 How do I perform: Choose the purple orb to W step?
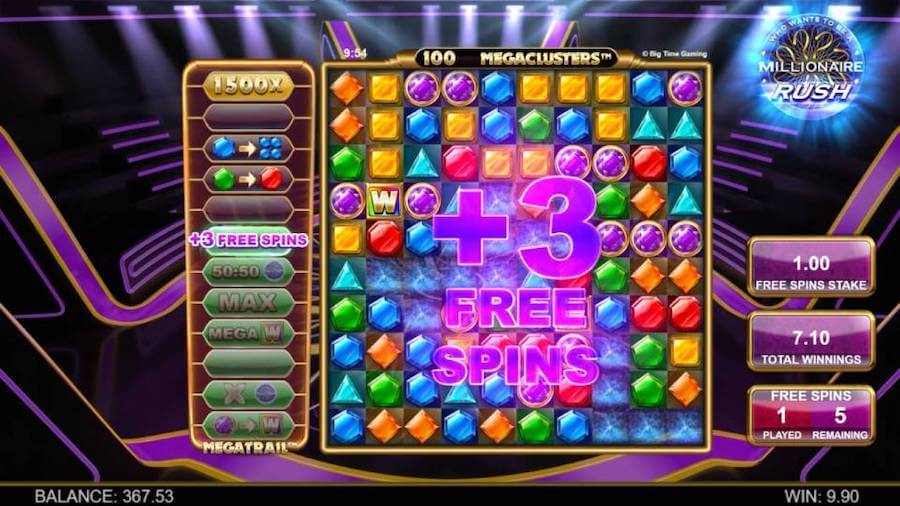248,424
